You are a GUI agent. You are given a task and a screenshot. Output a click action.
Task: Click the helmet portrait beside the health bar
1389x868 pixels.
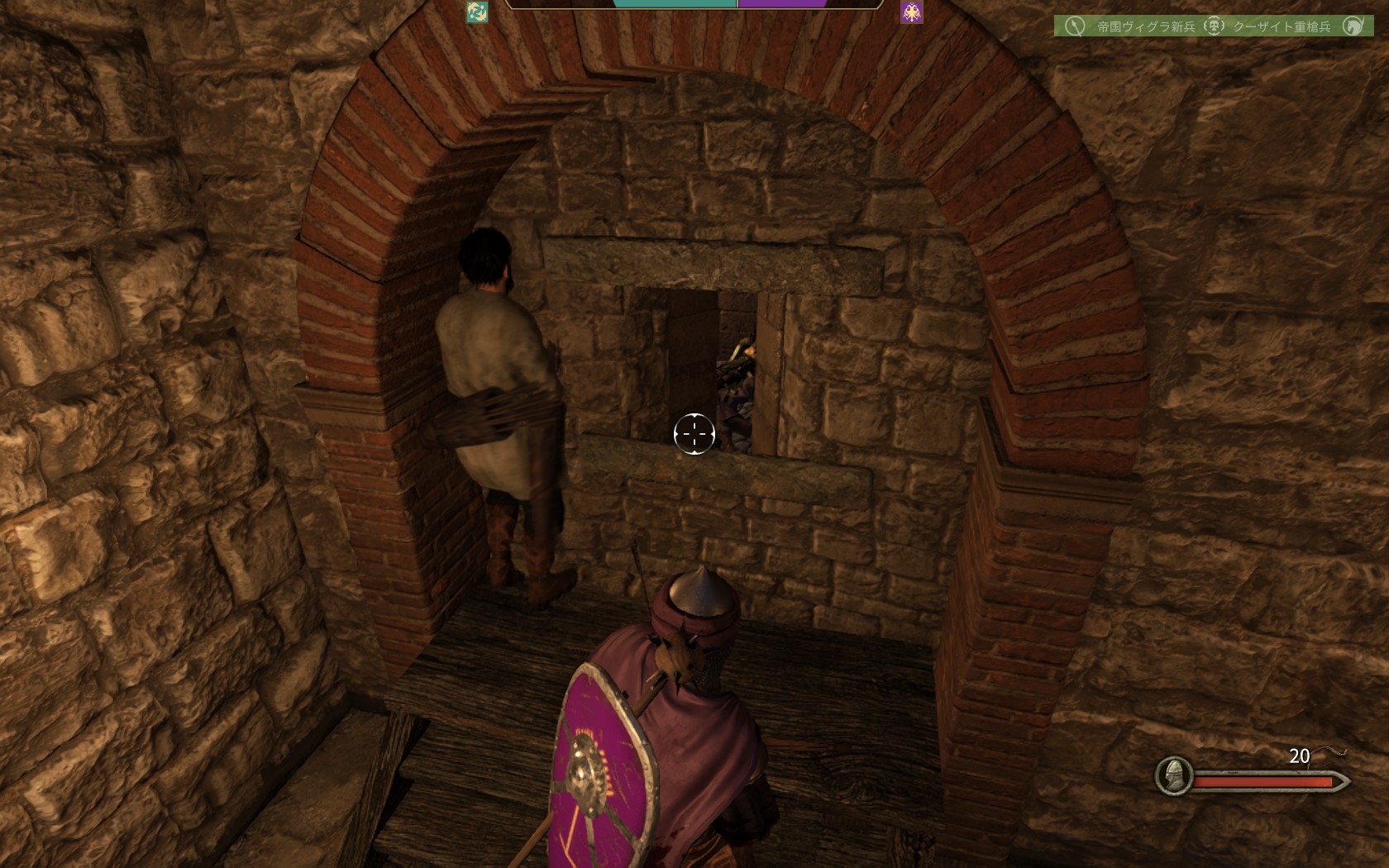[x=1173, y=776]
